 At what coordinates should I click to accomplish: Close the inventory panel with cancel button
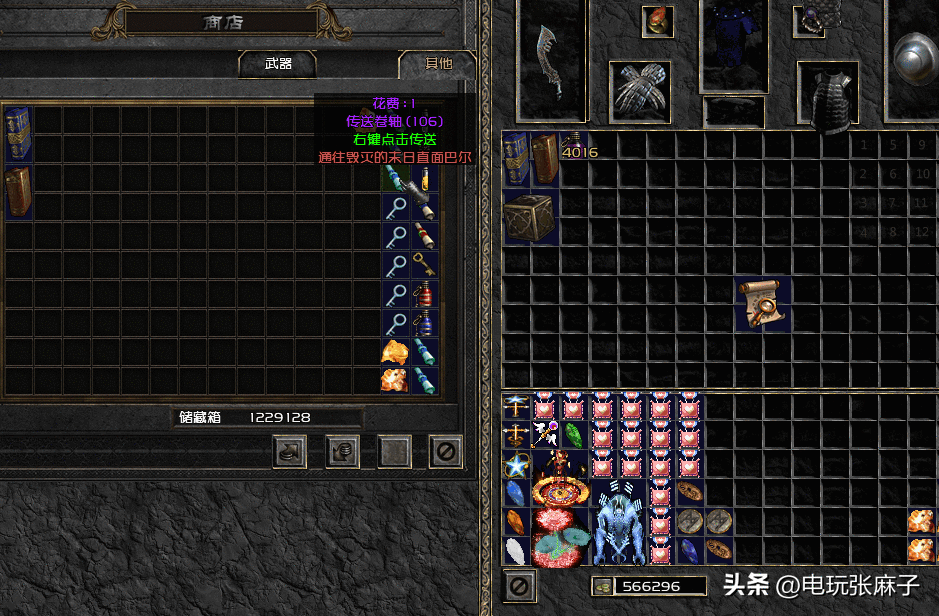519,586
